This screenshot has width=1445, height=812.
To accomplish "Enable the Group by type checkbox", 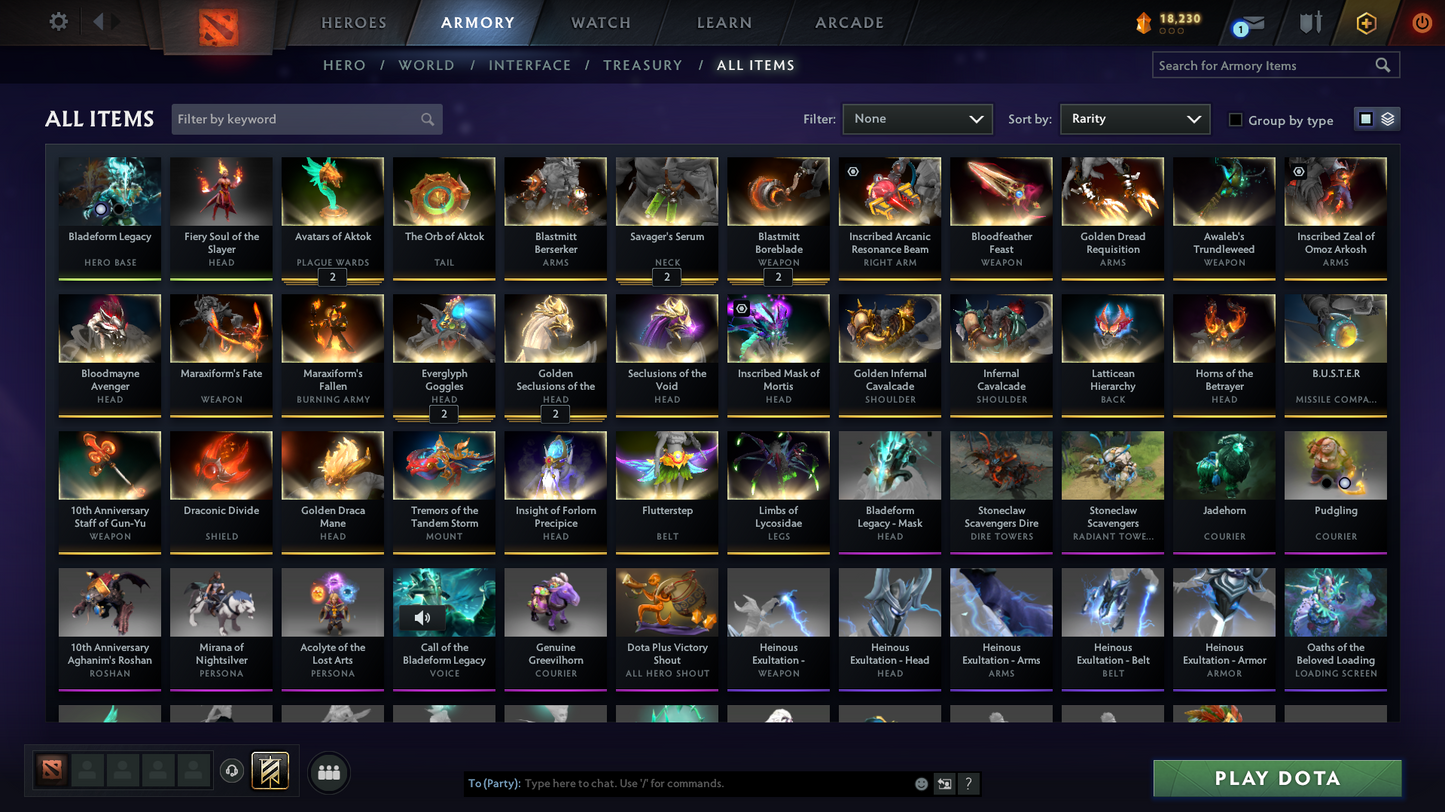I will point(1235,120).
